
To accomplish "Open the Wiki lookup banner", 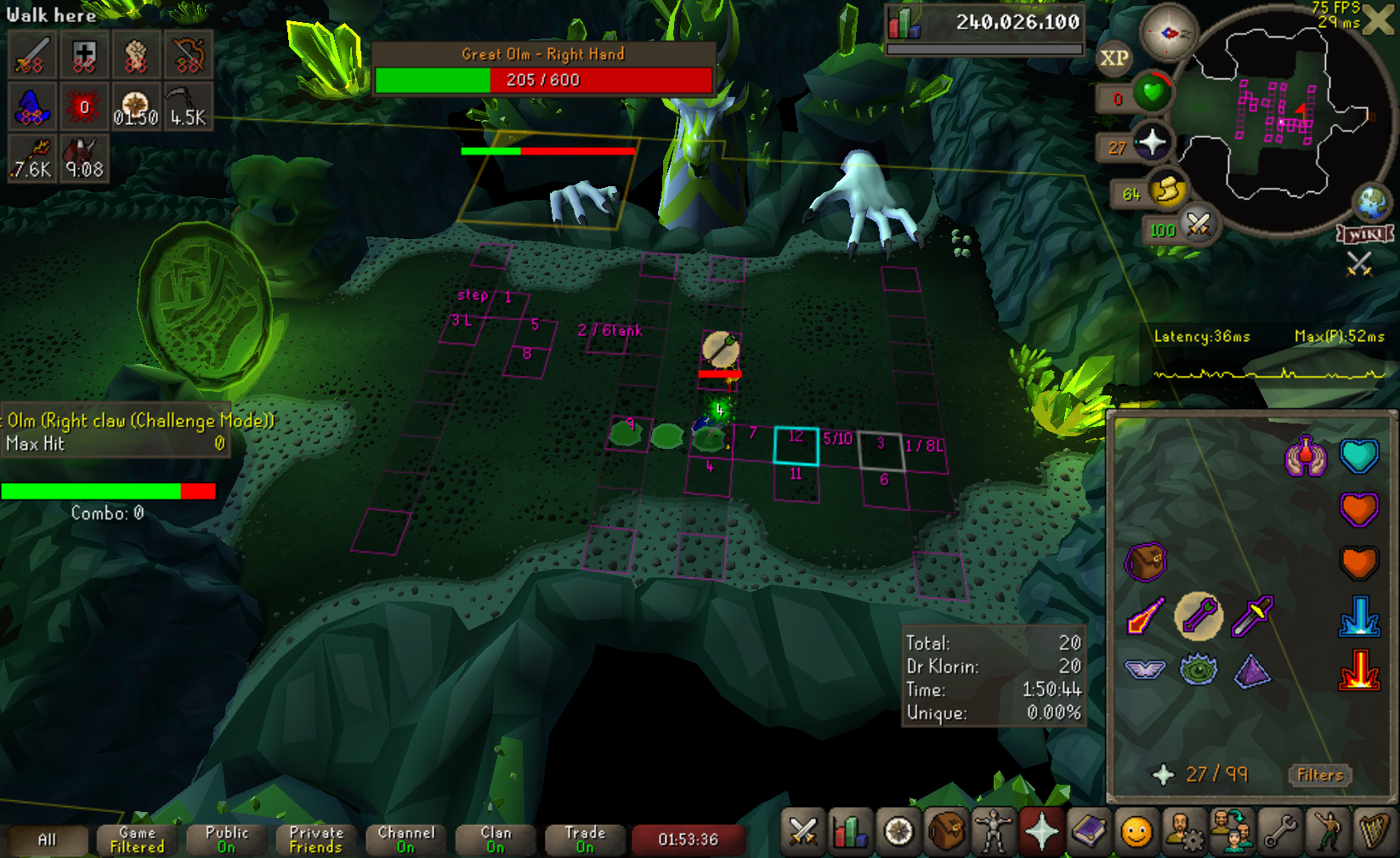I will (1364, 234).
